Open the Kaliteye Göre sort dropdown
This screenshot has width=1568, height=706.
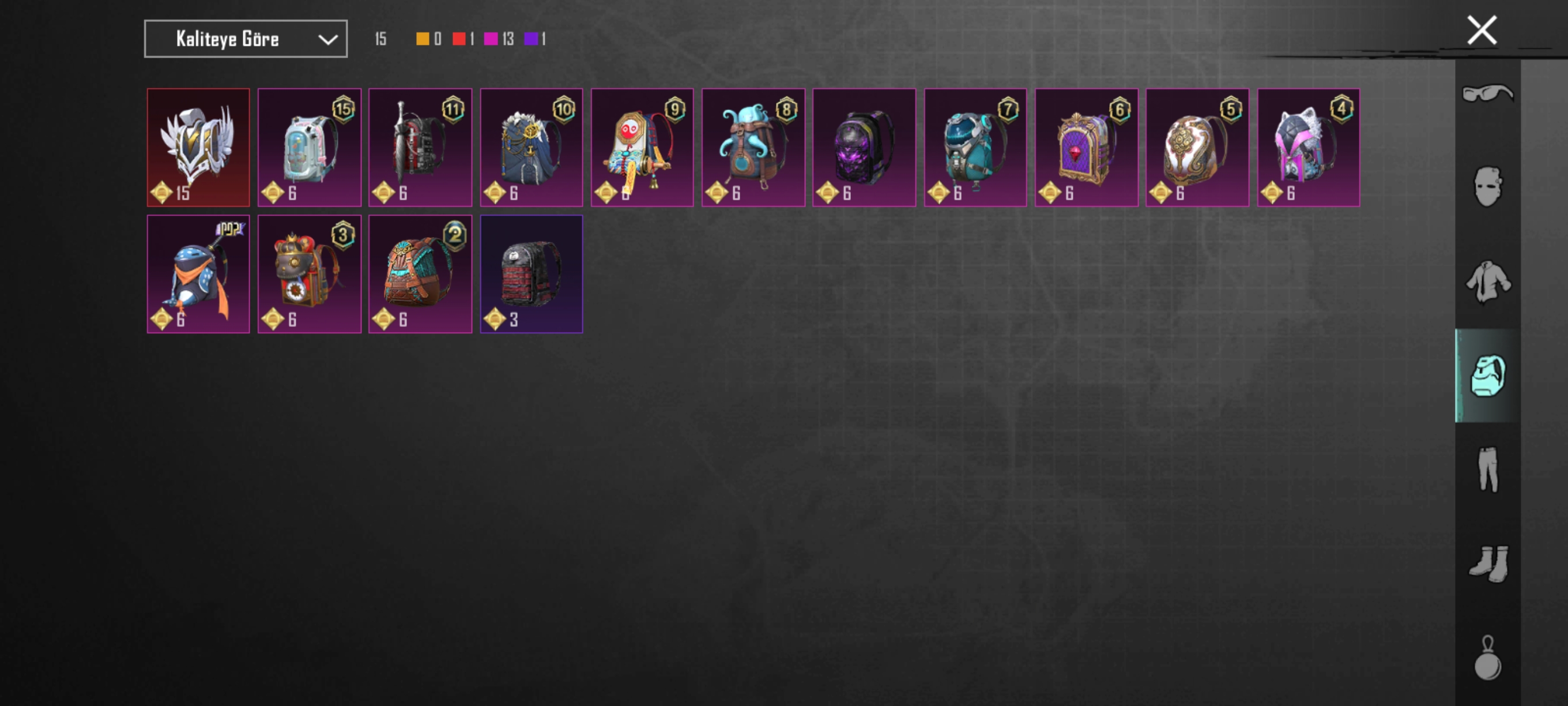point(246,39)
